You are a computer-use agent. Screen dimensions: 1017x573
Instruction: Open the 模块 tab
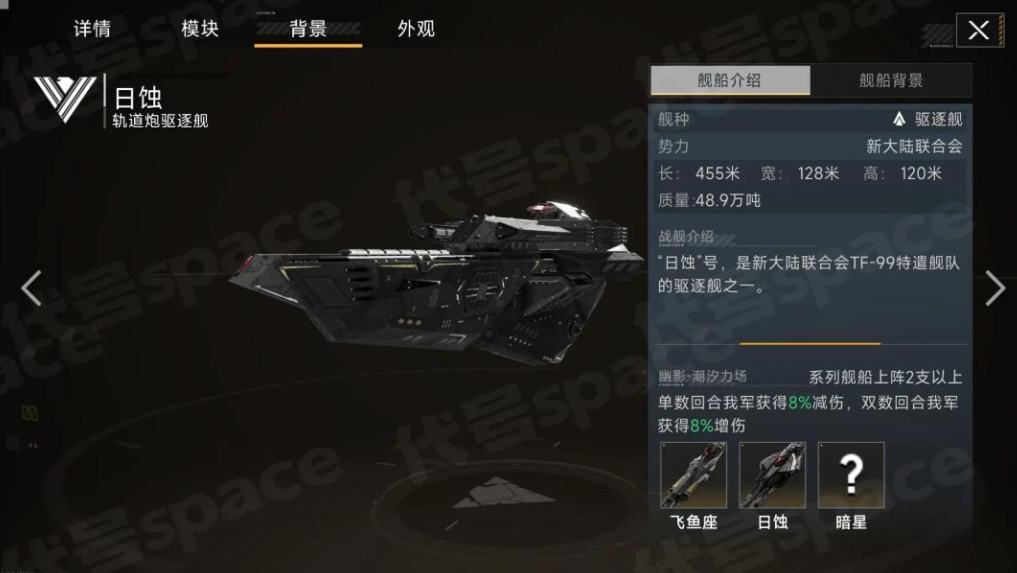200,29
